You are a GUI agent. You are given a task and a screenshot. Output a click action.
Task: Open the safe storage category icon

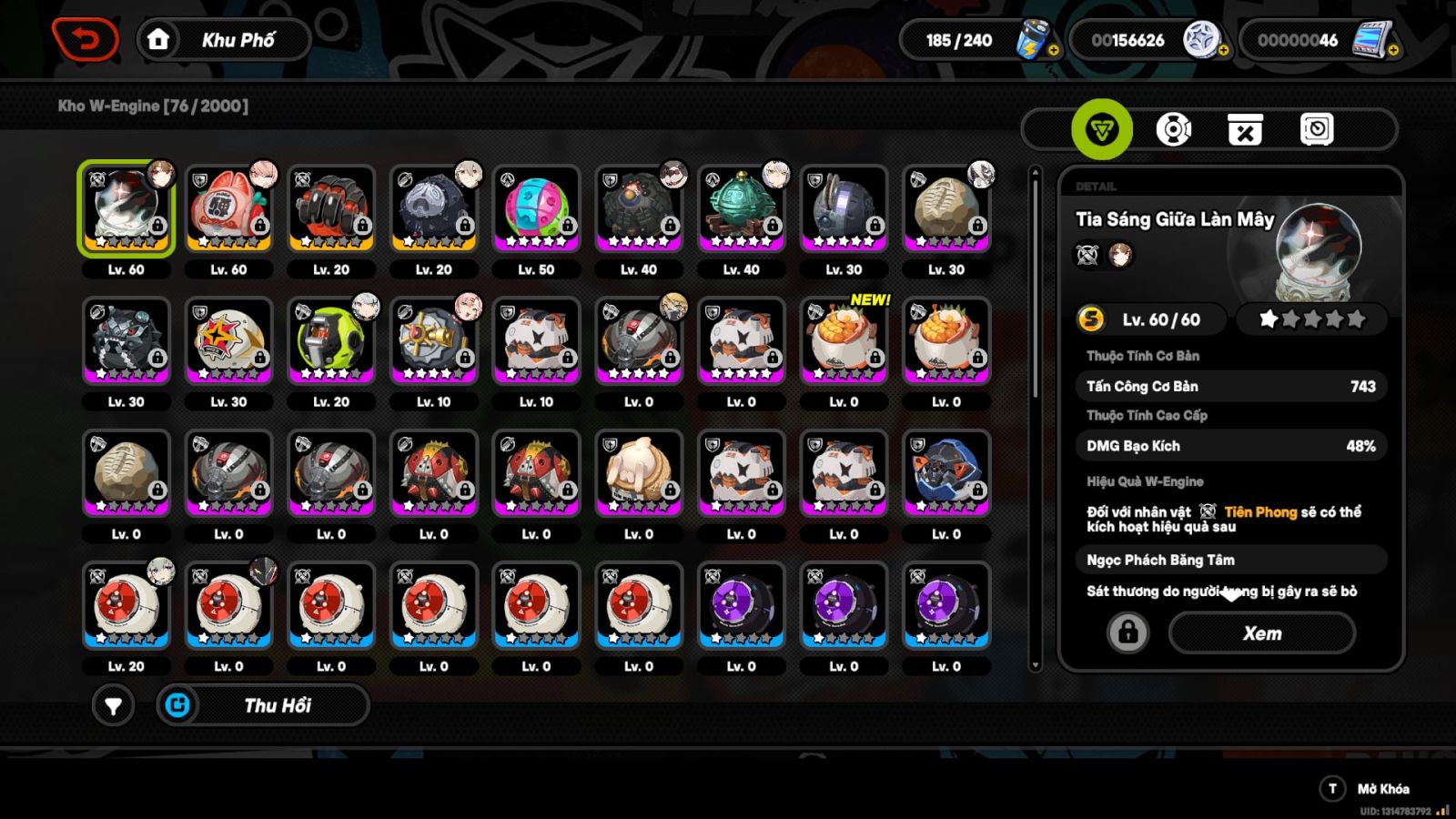click(x=1317, y=129)
